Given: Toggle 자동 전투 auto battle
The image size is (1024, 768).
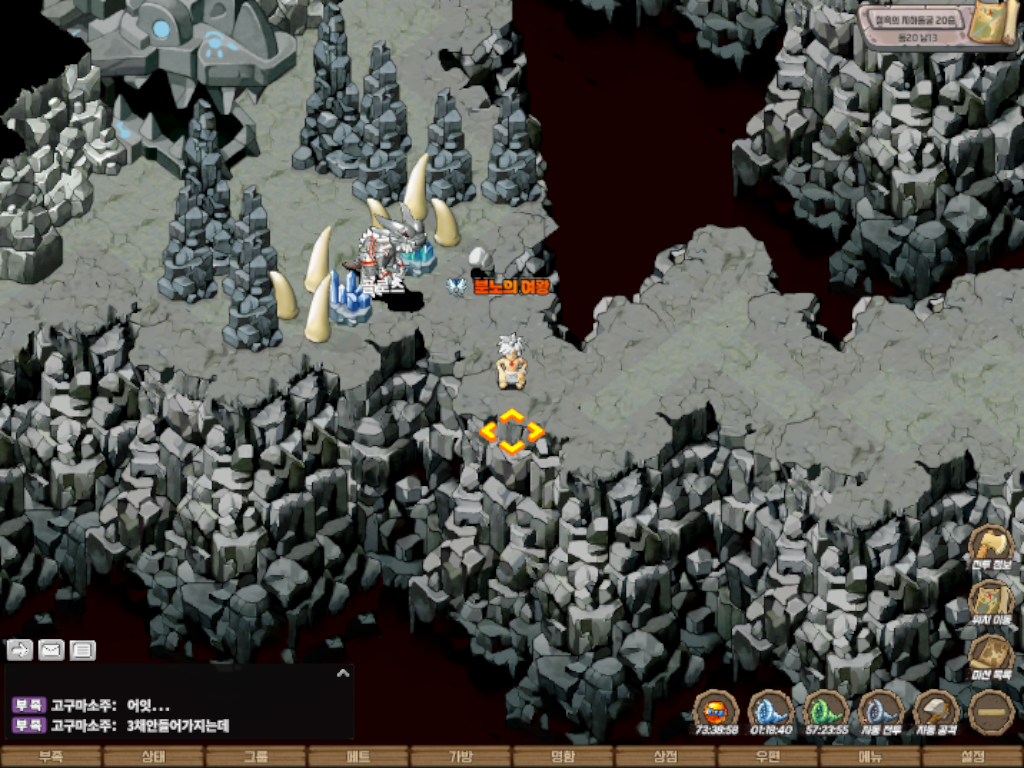Looking at the screenshot, I should coord(881,711).
